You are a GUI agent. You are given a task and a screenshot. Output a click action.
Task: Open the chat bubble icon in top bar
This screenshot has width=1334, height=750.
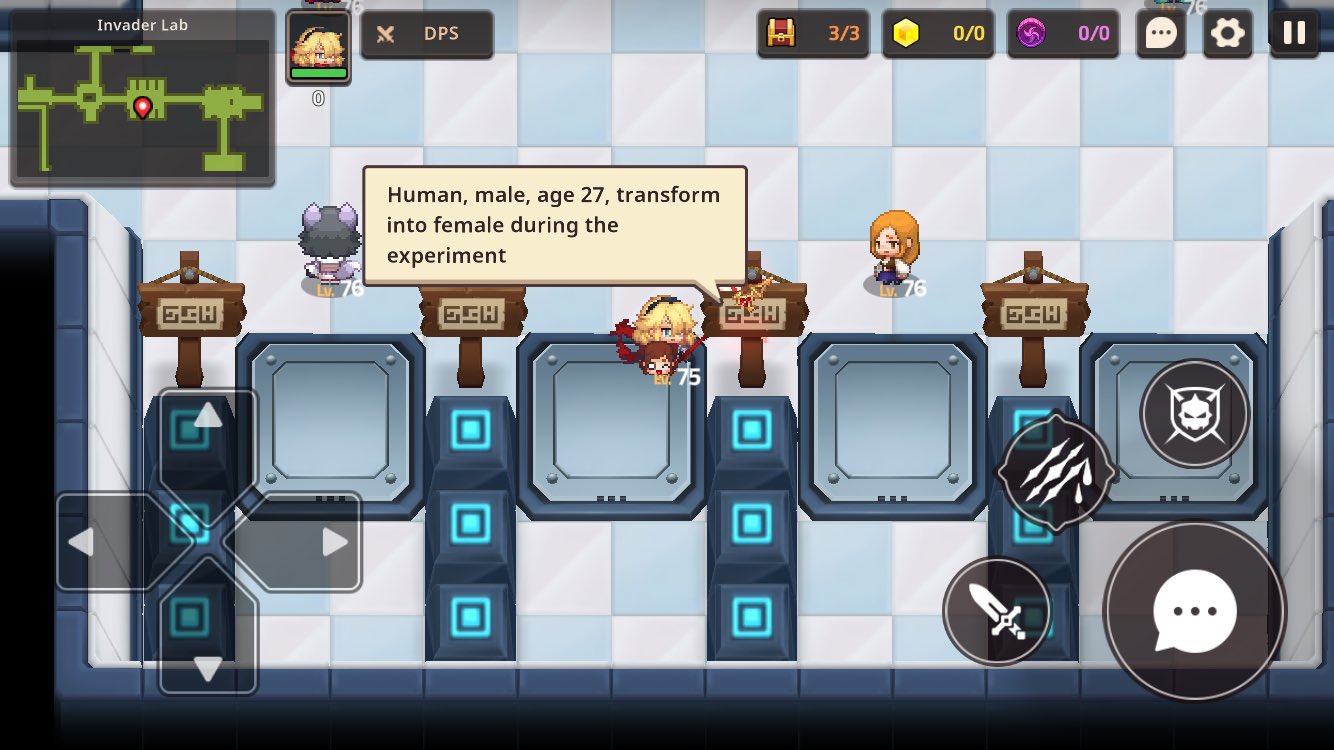(1160, 33)
